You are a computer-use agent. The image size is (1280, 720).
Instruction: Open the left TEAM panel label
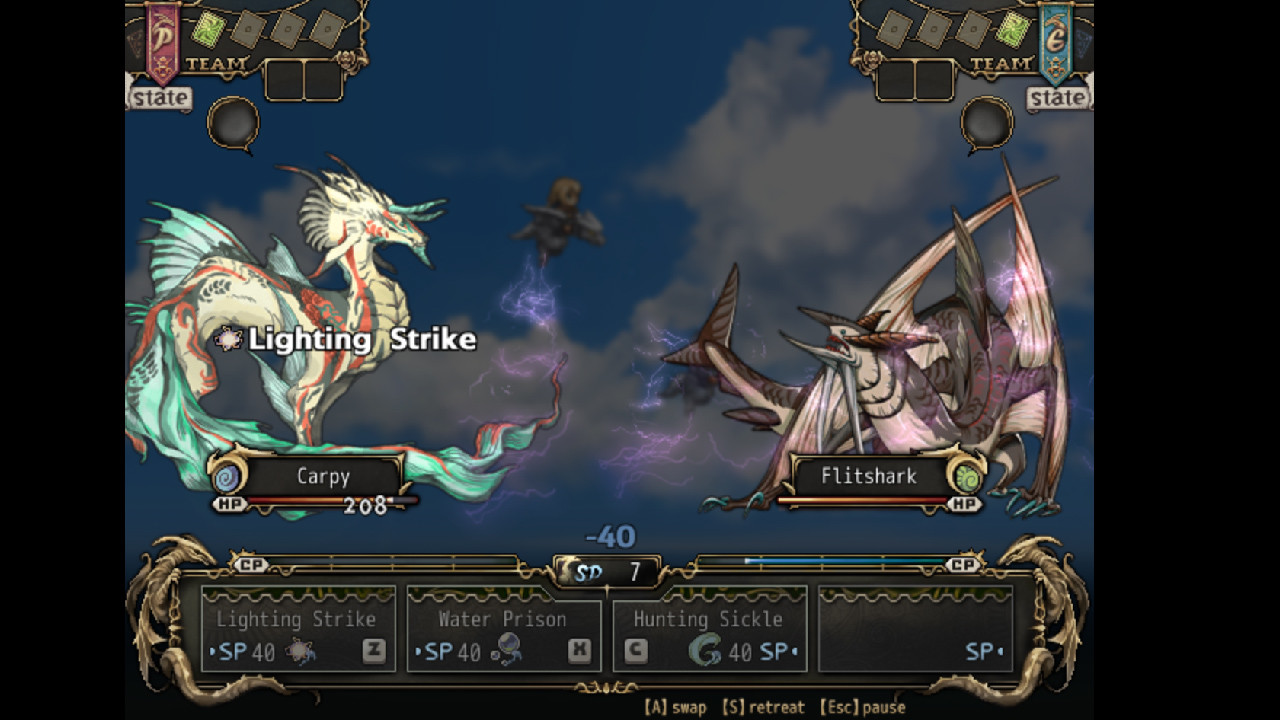(216, 63)
